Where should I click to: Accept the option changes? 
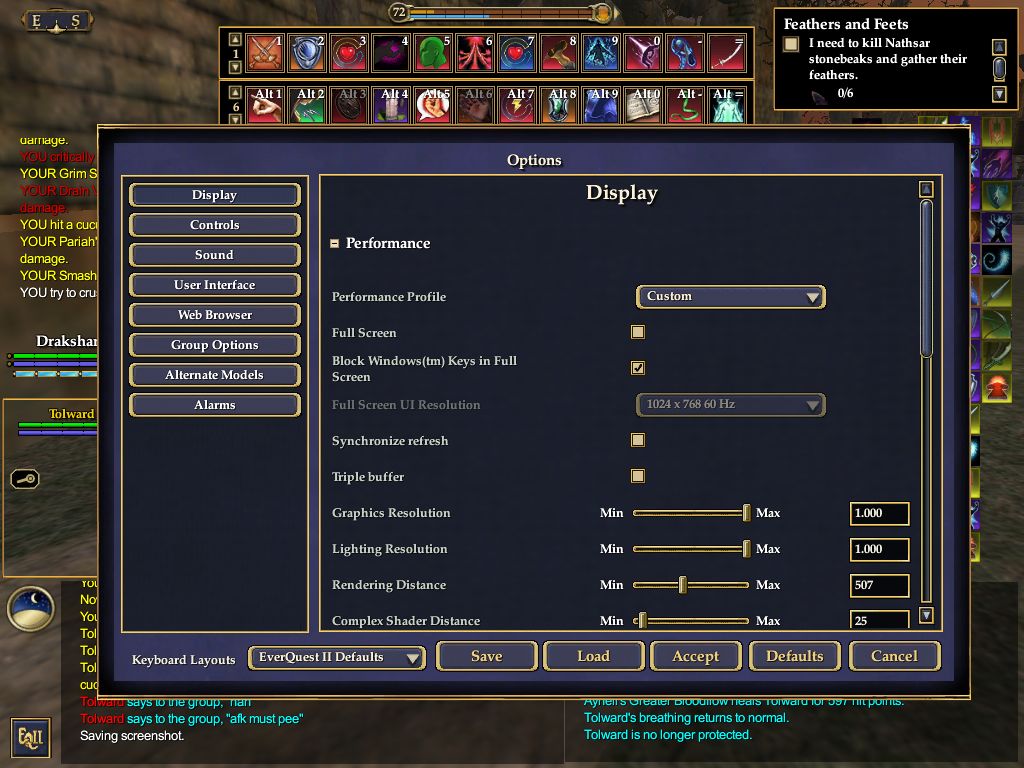(x=695, y=656)
